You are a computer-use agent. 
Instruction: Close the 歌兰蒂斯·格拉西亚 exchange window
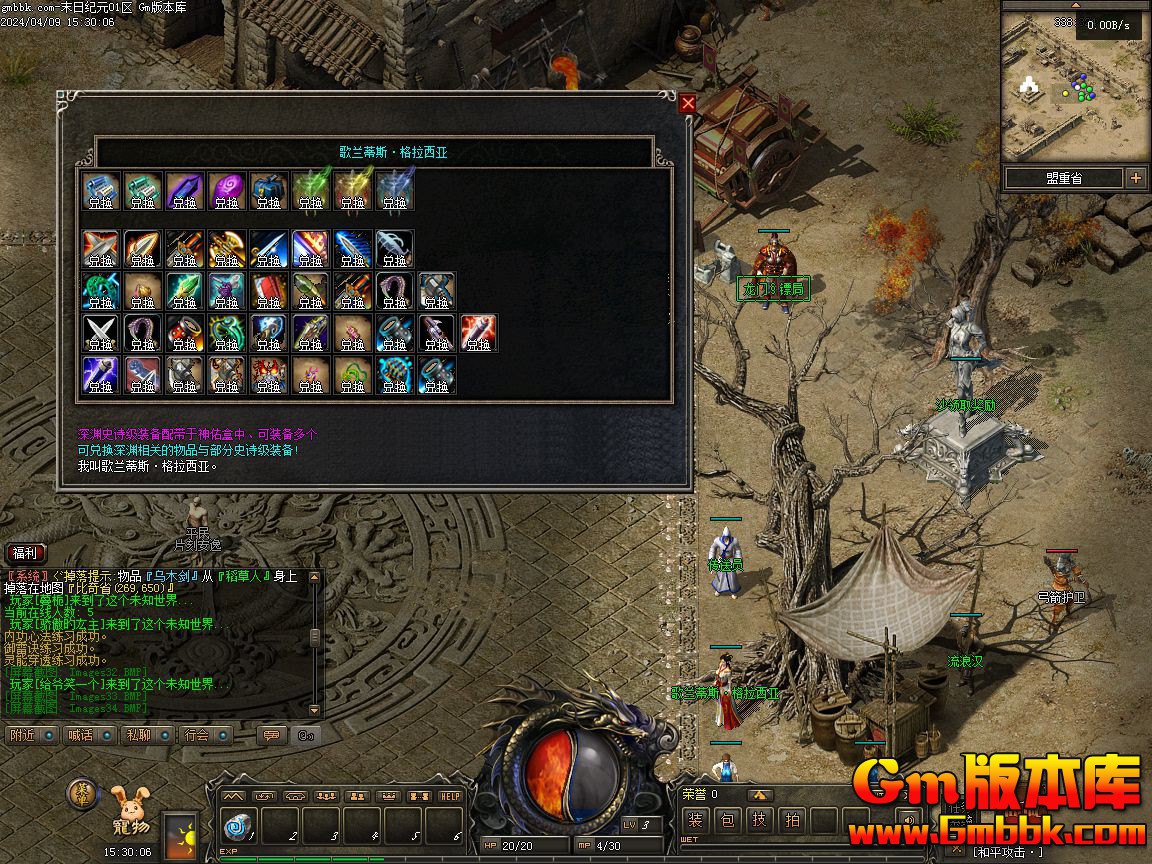[x=687, y=104]
